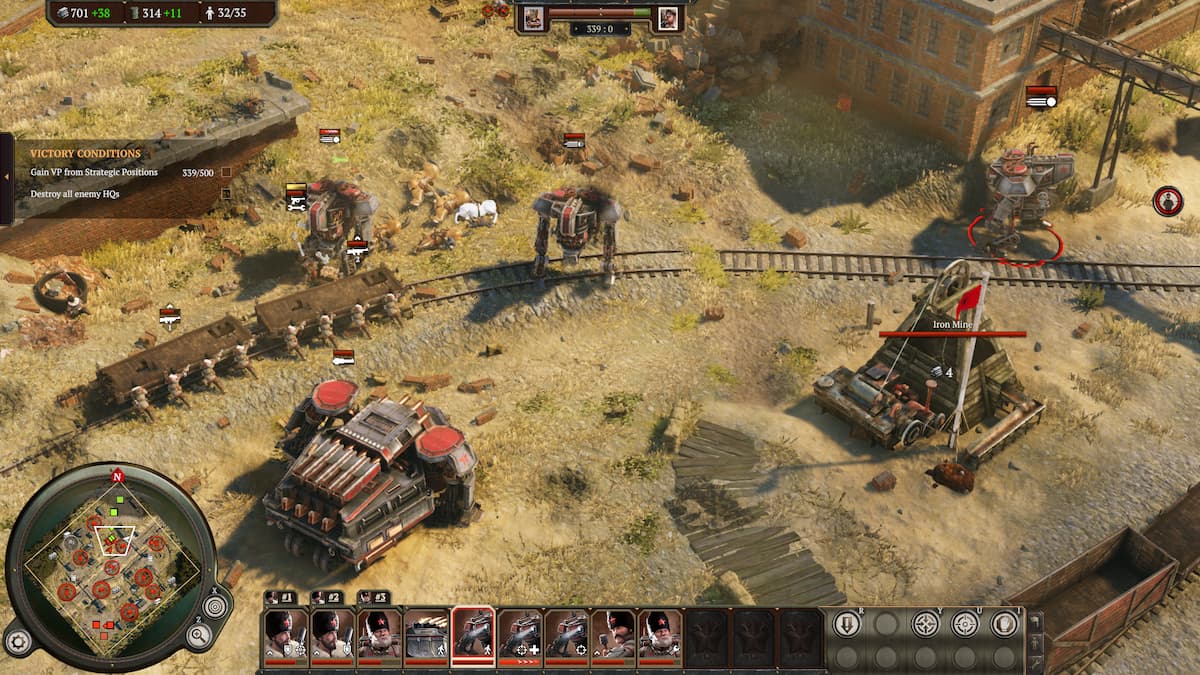
Task: Click the right player's portrait at top
Action: 667,17
